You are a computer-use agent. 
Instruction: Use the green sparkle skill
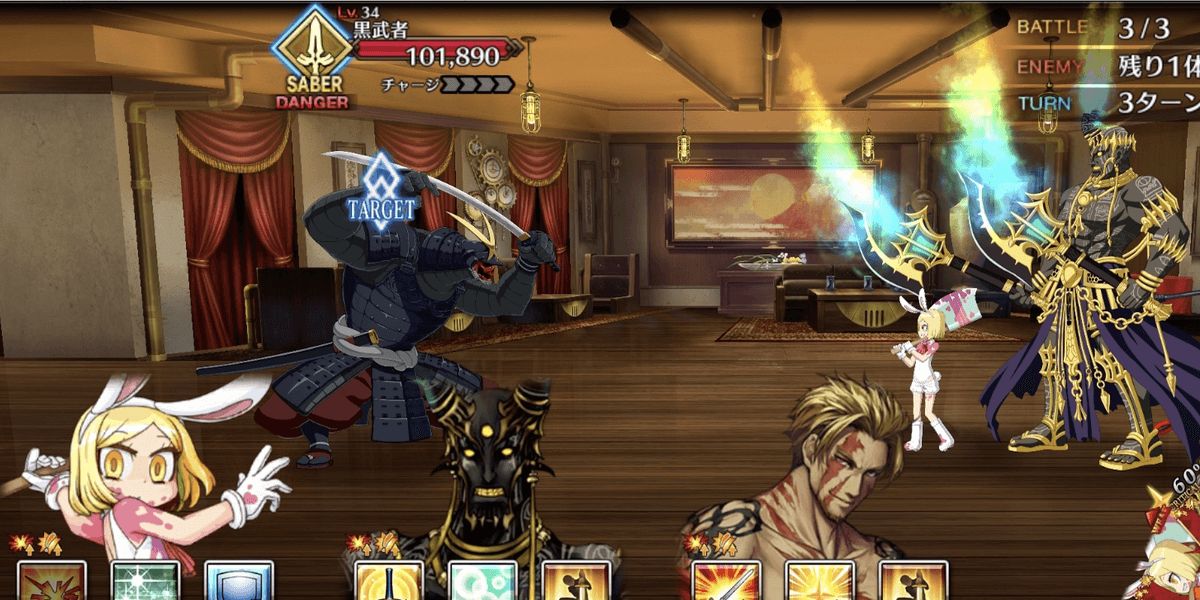146,582
